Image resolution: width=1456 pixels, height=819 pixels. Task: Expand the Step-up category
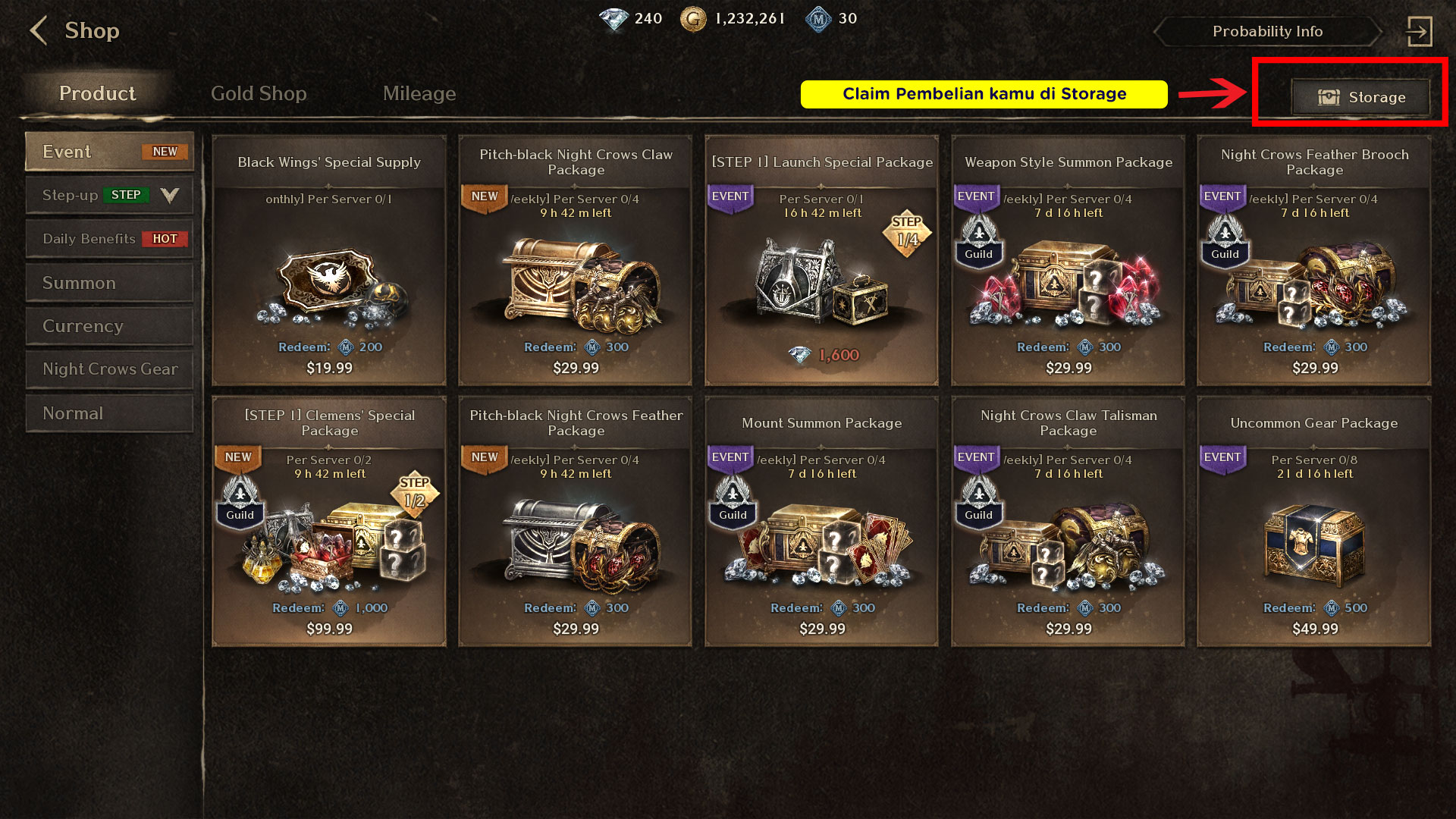click(109, 195)
